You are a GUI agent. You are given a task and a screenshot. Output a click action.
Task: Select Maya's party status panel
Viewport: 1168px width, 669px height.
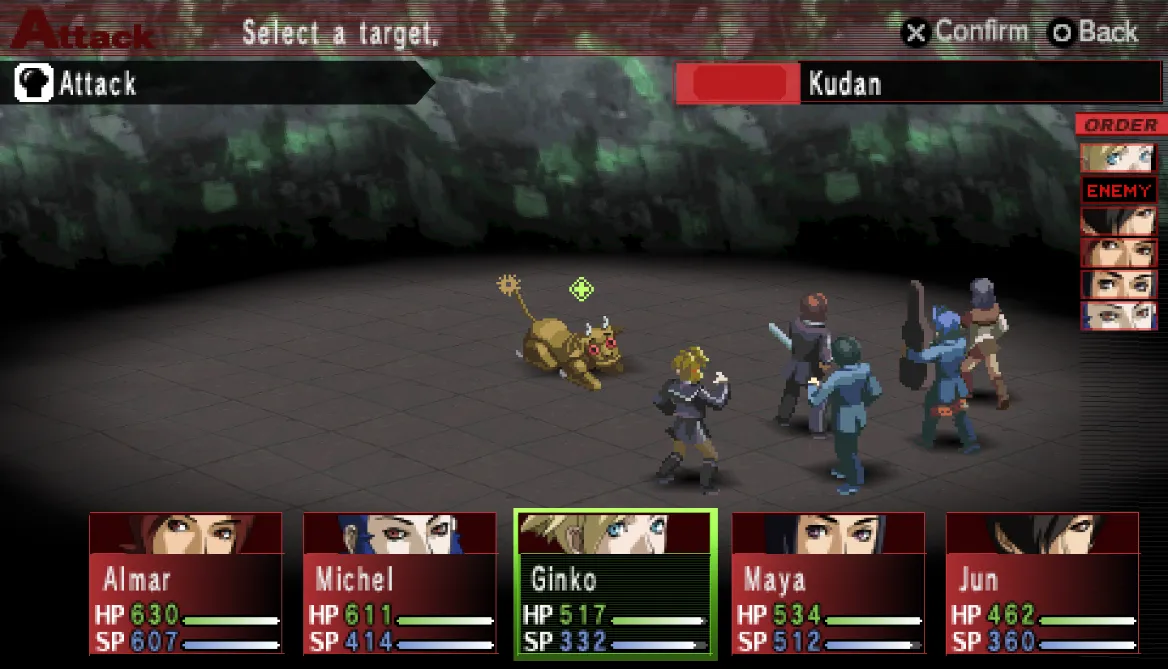click(x=828, y=582)
